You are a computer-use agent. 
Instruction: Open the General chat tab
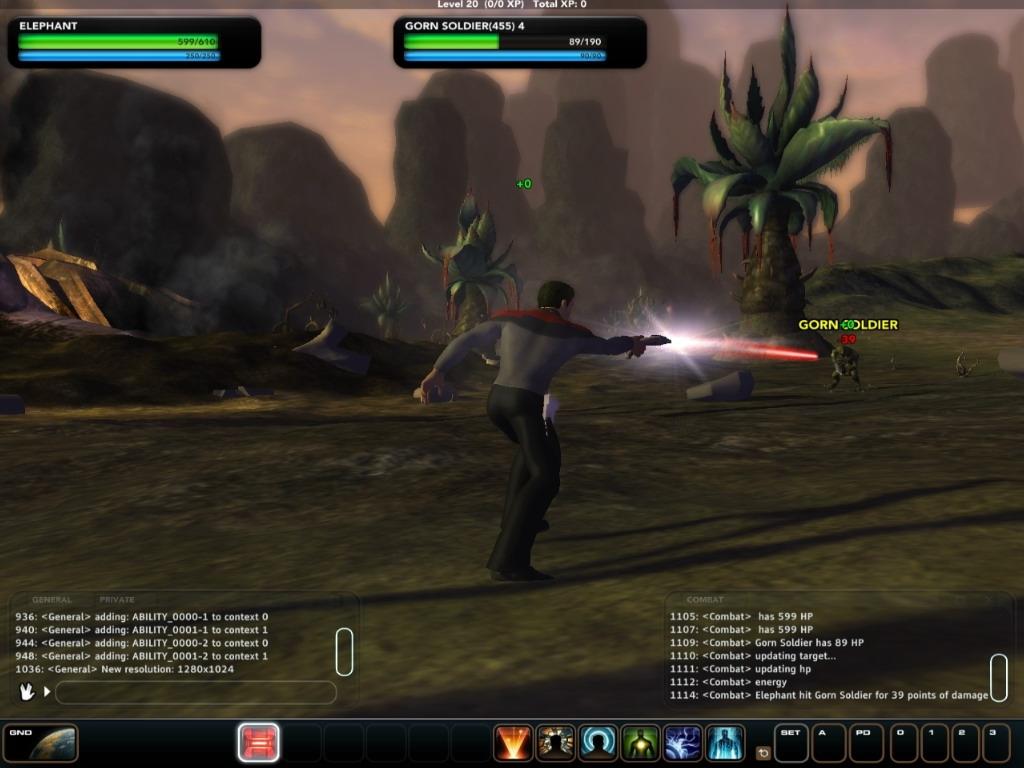coord(52,600)
